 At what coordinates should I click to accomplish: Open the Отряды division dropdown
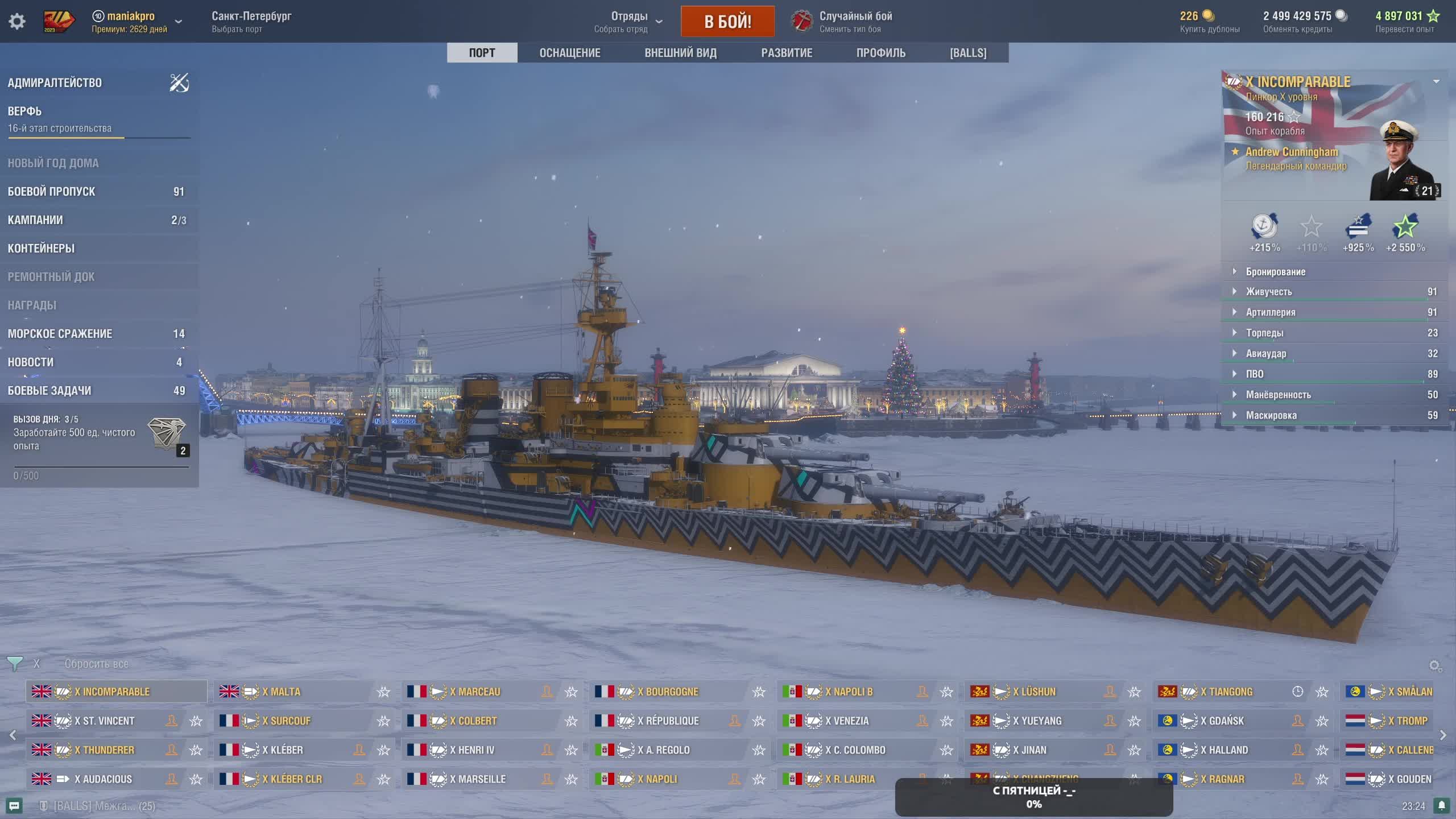click(628, 22)
